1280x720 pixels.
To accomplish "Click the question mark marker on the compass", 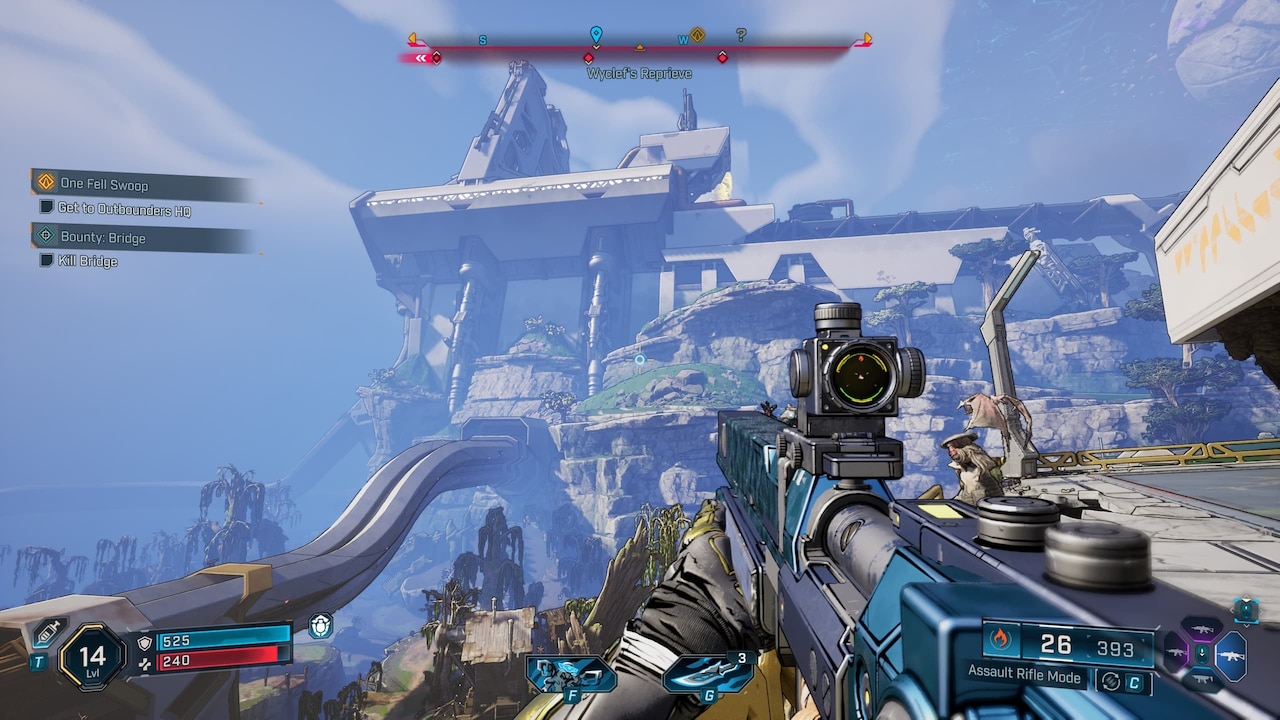I will [x=741, y=36].
